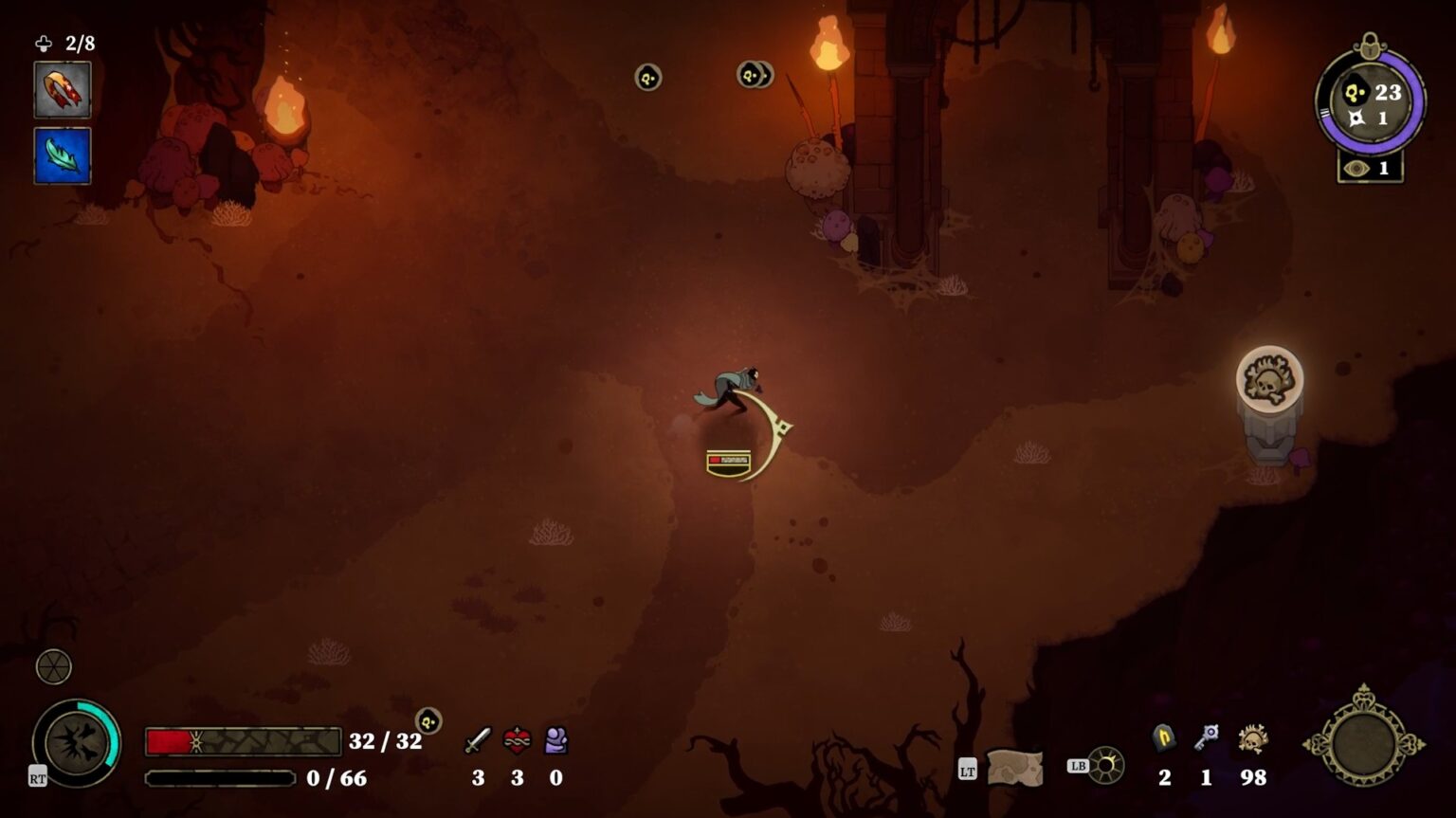1456x818 pixels.
Task: Click the skull altar pedestal on the right
Action: pos(1271,389)
